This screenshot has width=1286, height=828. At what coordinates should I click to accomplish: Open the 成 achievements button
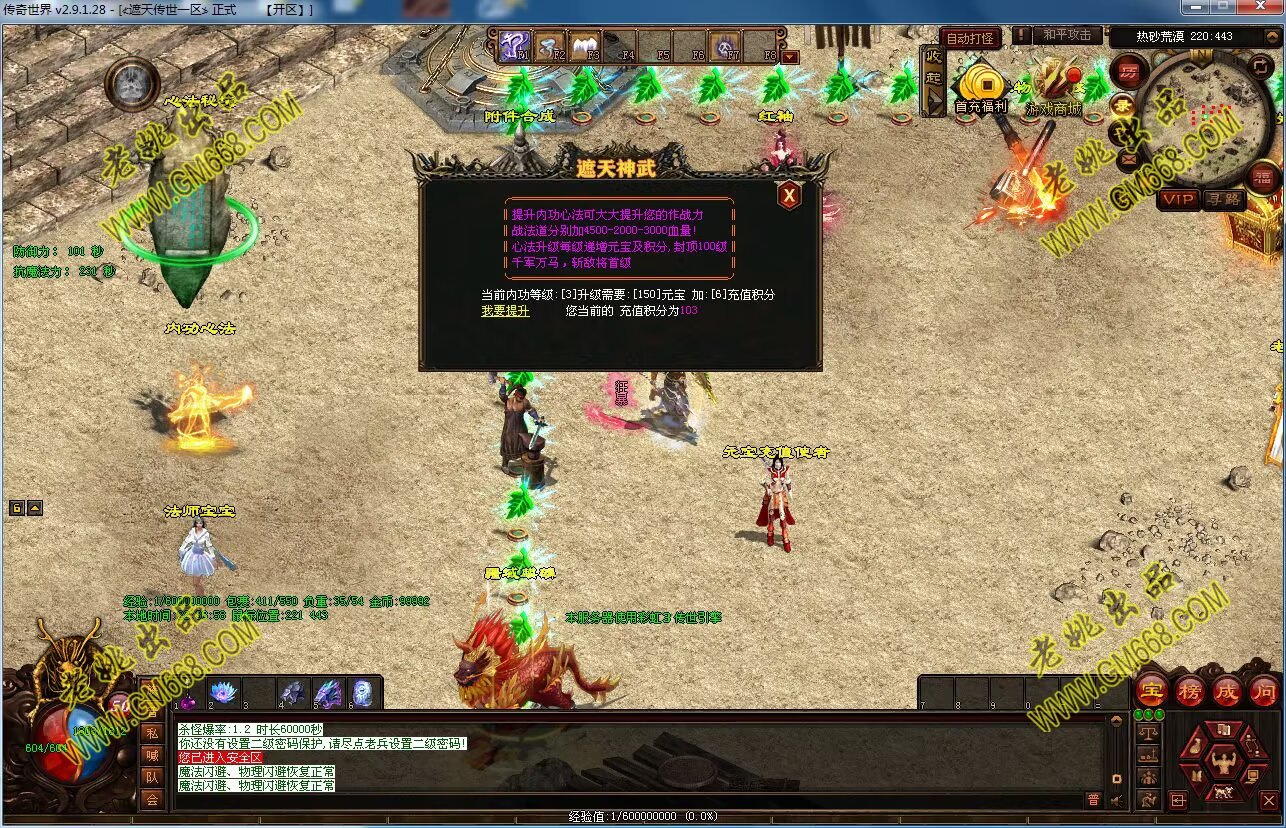1226,691
